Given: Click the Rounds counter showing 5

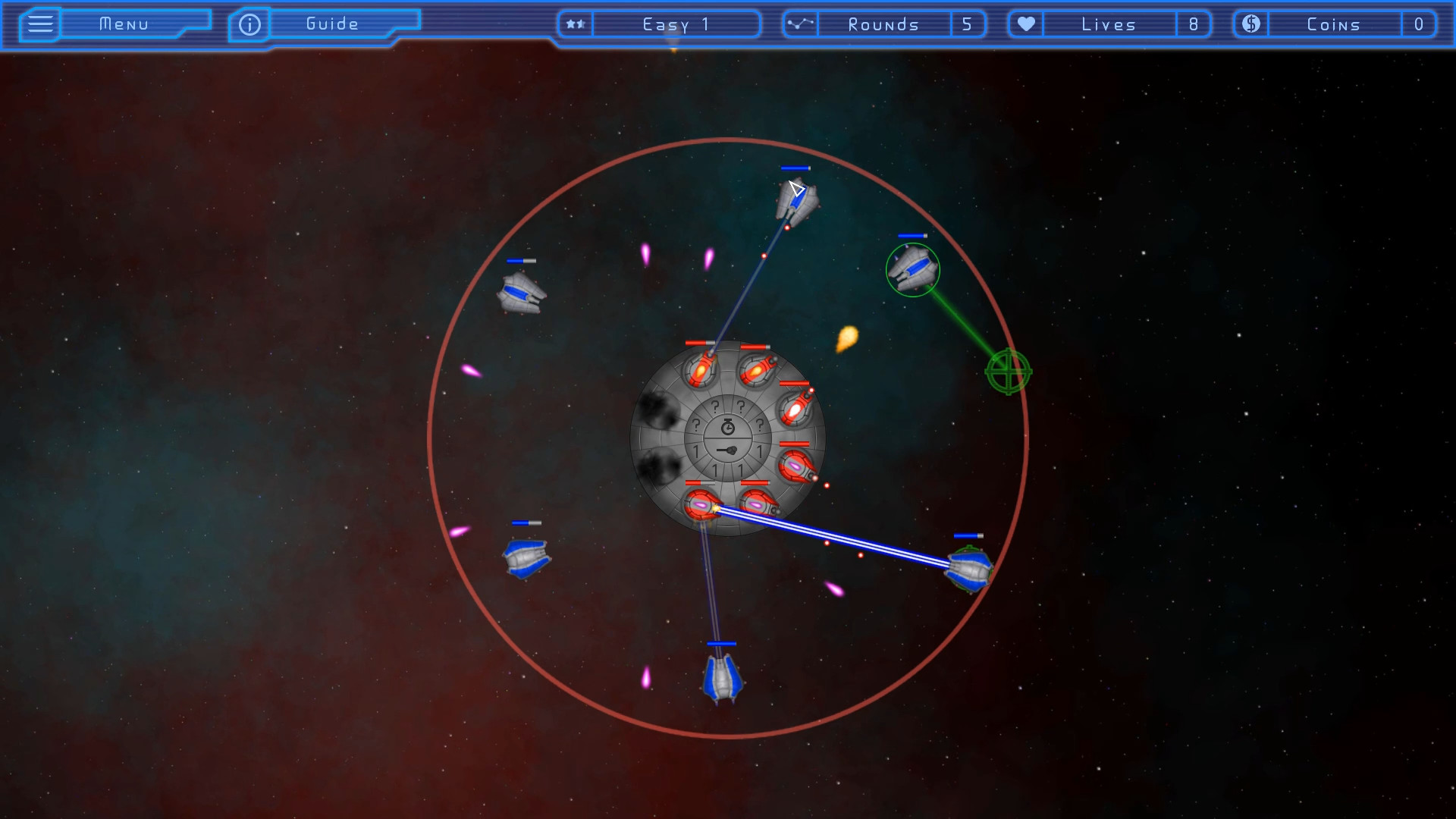Looking at the screenshot, I should [x=968, y=24].
